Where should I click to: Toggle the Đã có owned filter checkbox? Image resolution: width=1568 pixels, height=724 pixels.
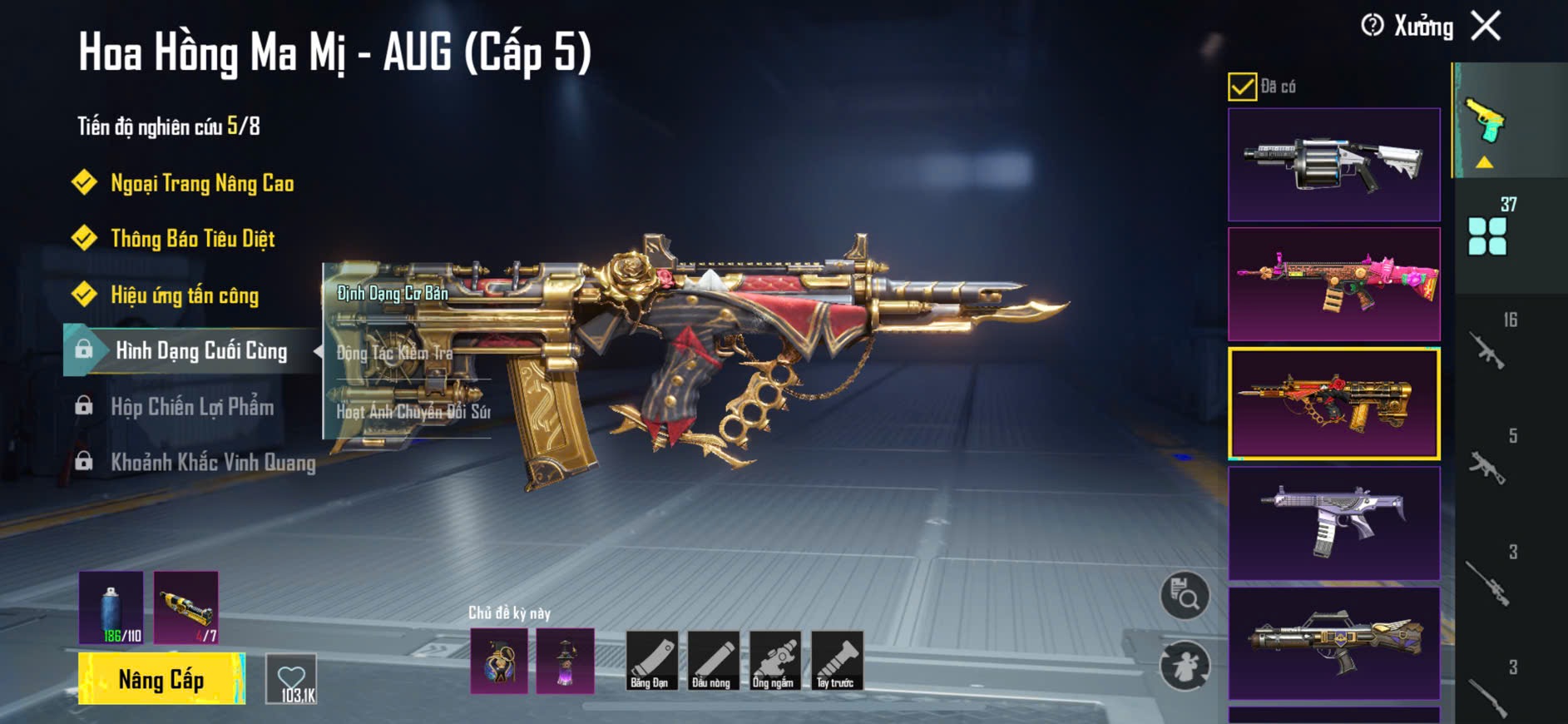pyautogui.click(x=1242, y=87)
